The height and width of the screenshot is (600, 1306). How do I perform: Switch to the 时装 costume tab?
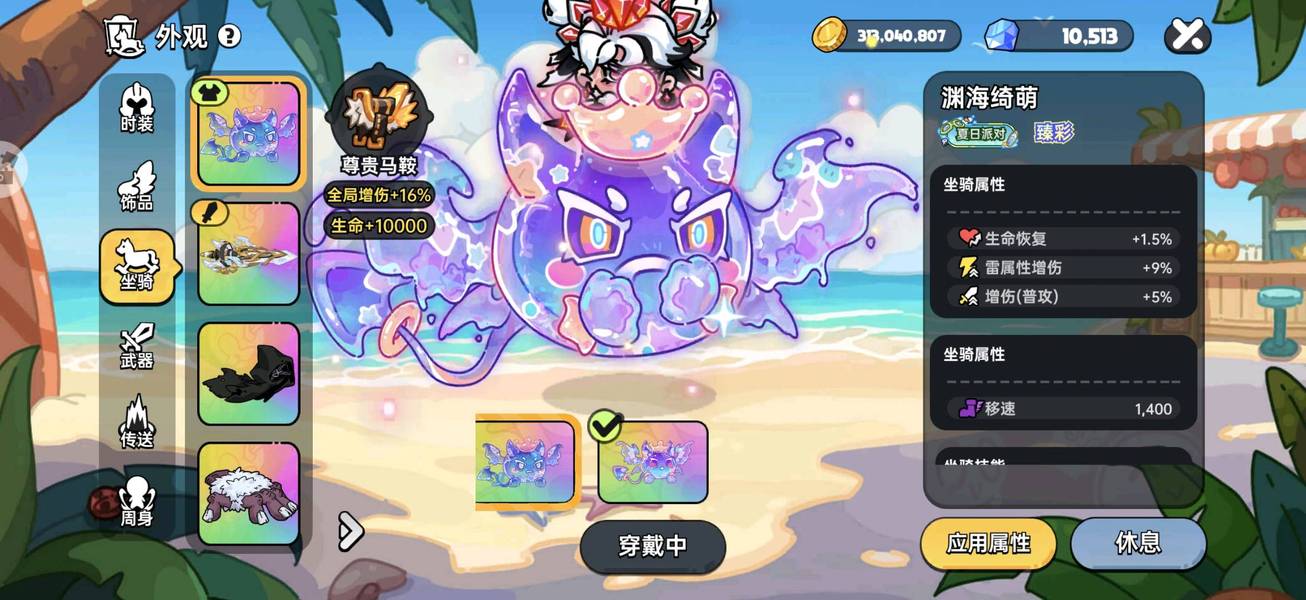pos(137,108)
